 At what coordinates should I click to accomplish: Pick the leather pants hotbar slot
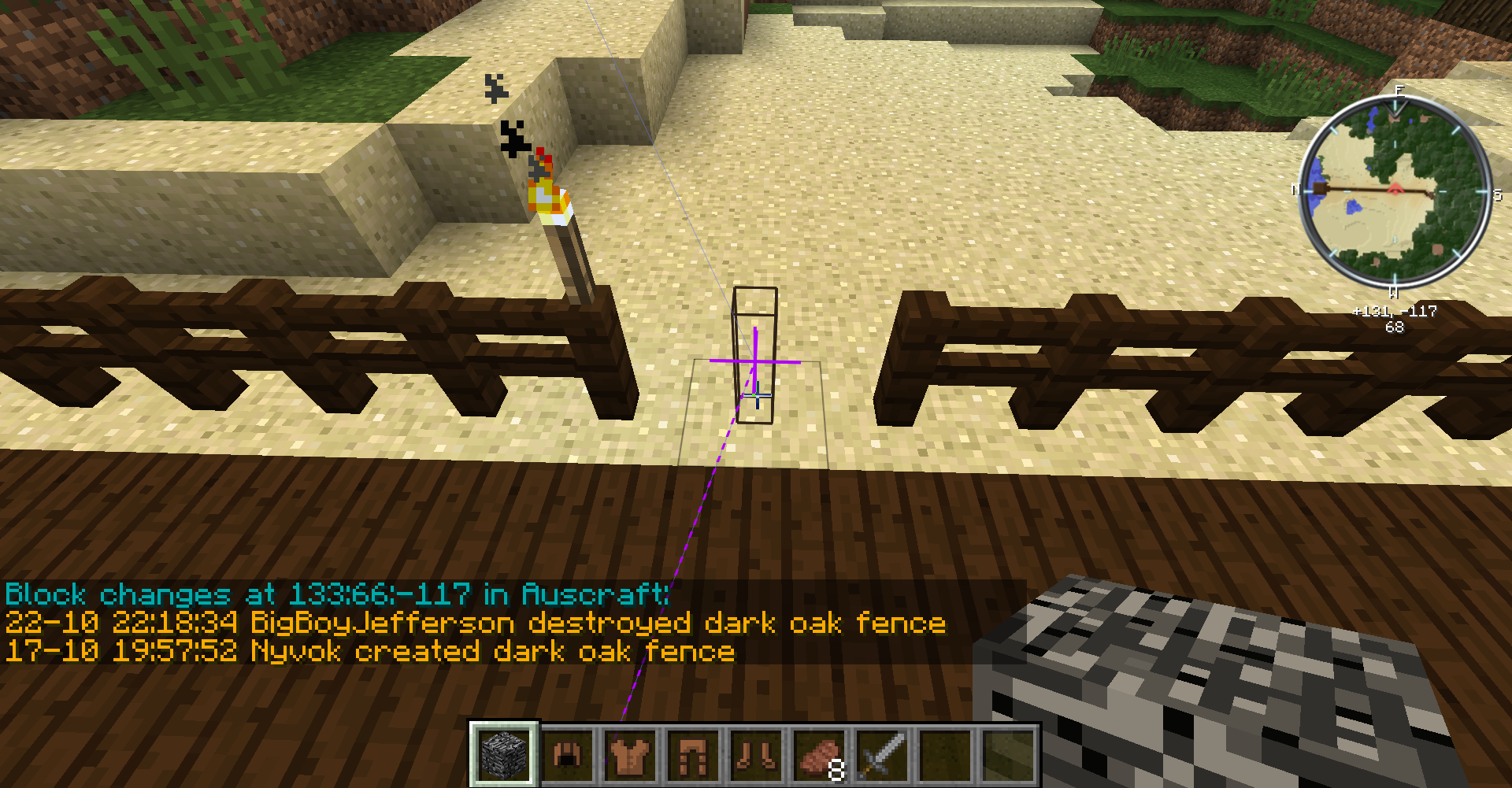693,755
